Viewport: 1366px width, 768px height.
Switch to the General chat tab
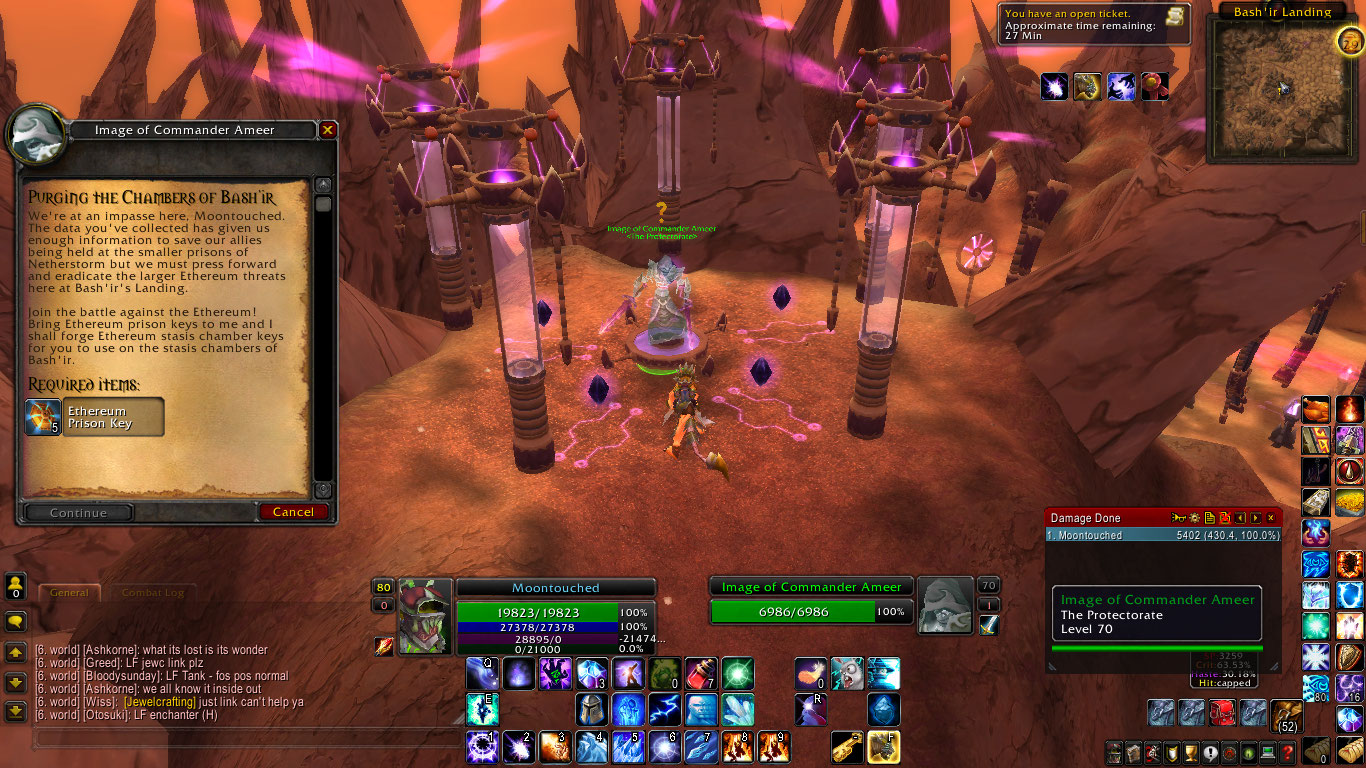tap(70, 593)
